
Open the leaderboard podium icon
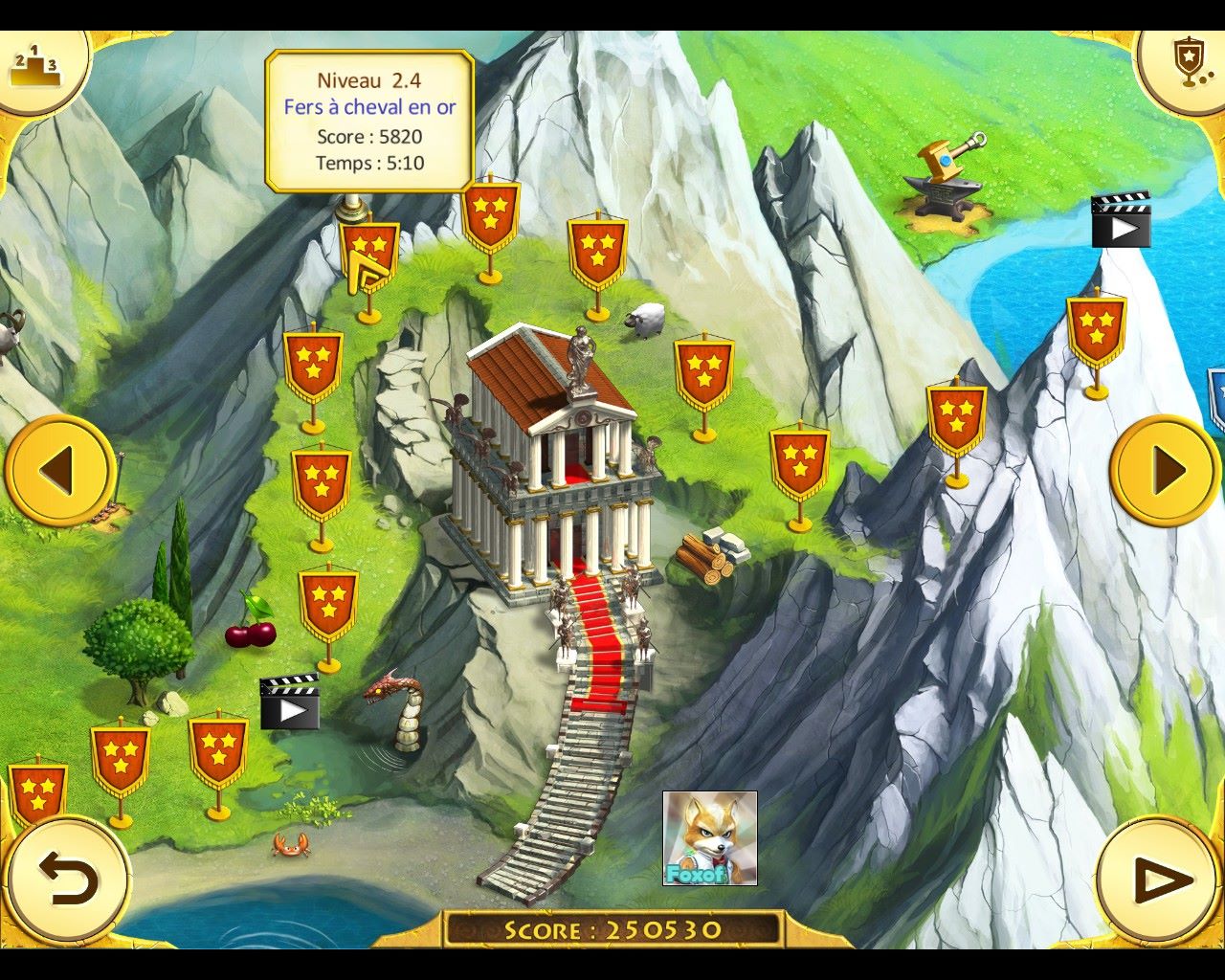point(34,67)
